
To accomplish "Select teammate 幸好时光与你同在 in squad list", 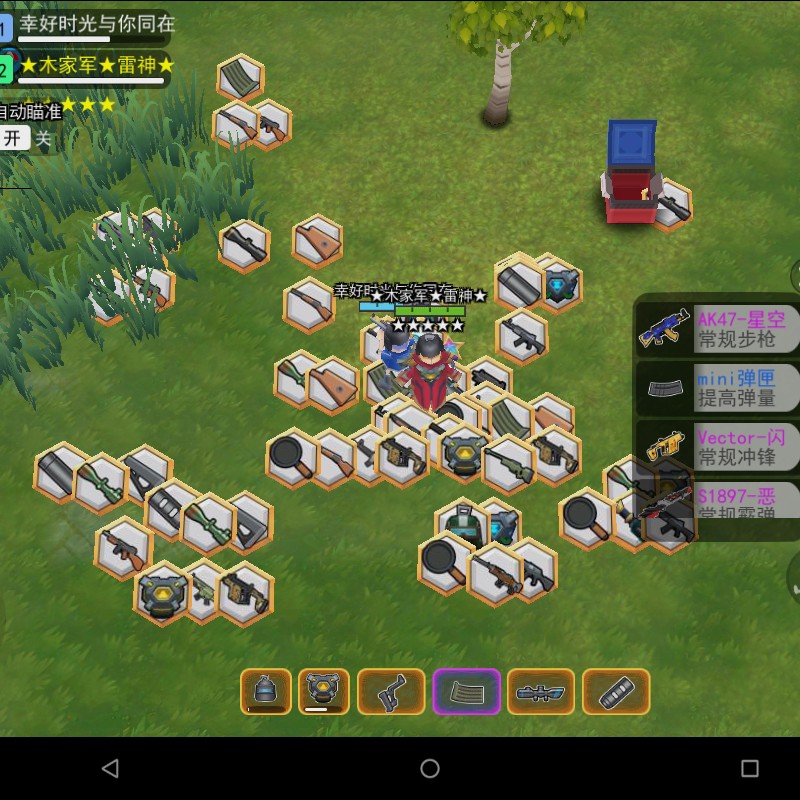I will point(95,24).
